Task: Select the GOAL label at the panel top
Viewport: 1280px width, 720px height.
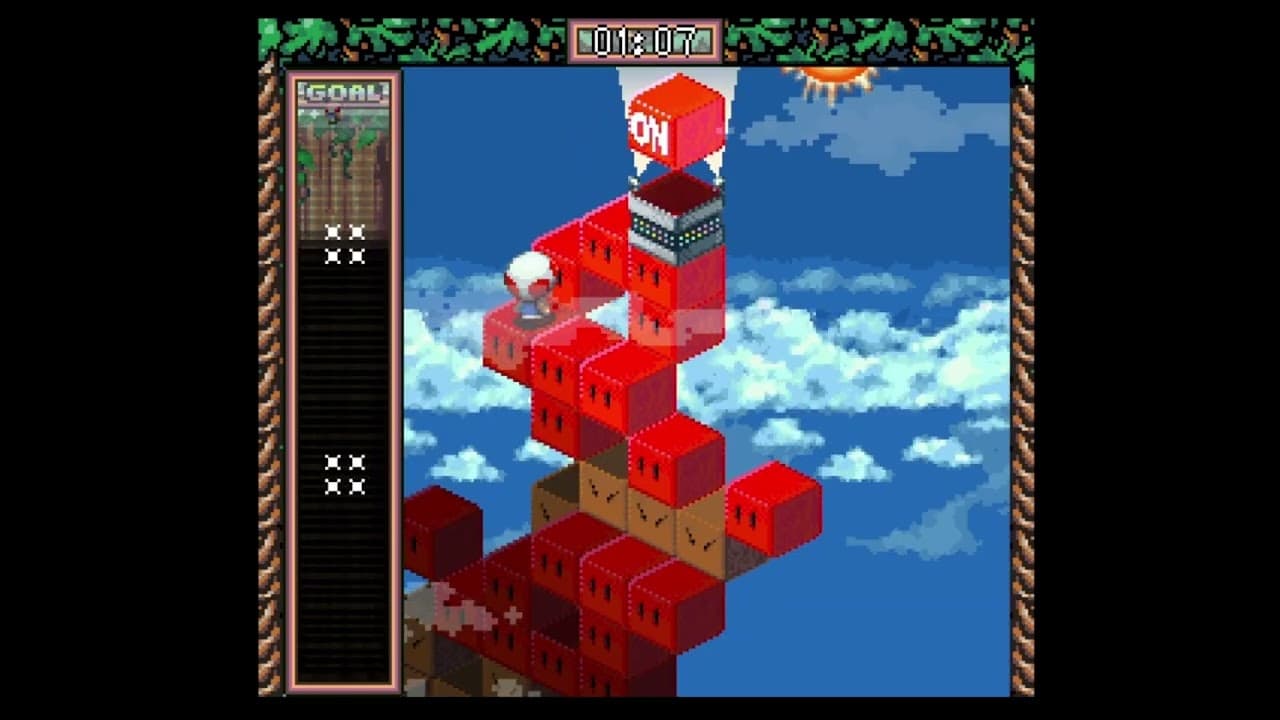Action: [x=344, y=89]
